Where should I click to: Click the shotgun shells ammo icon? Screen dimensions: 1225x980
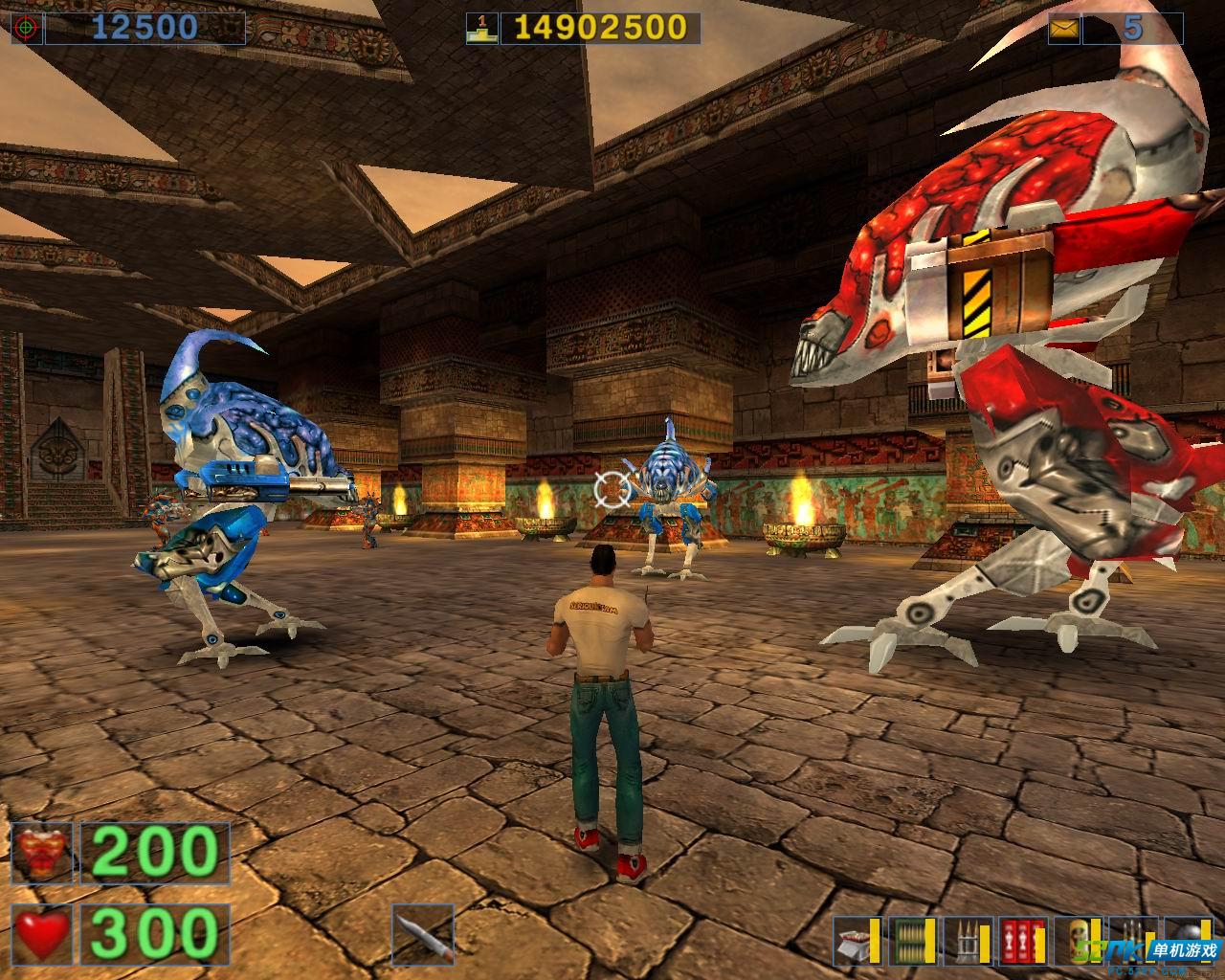coord(855,941)
